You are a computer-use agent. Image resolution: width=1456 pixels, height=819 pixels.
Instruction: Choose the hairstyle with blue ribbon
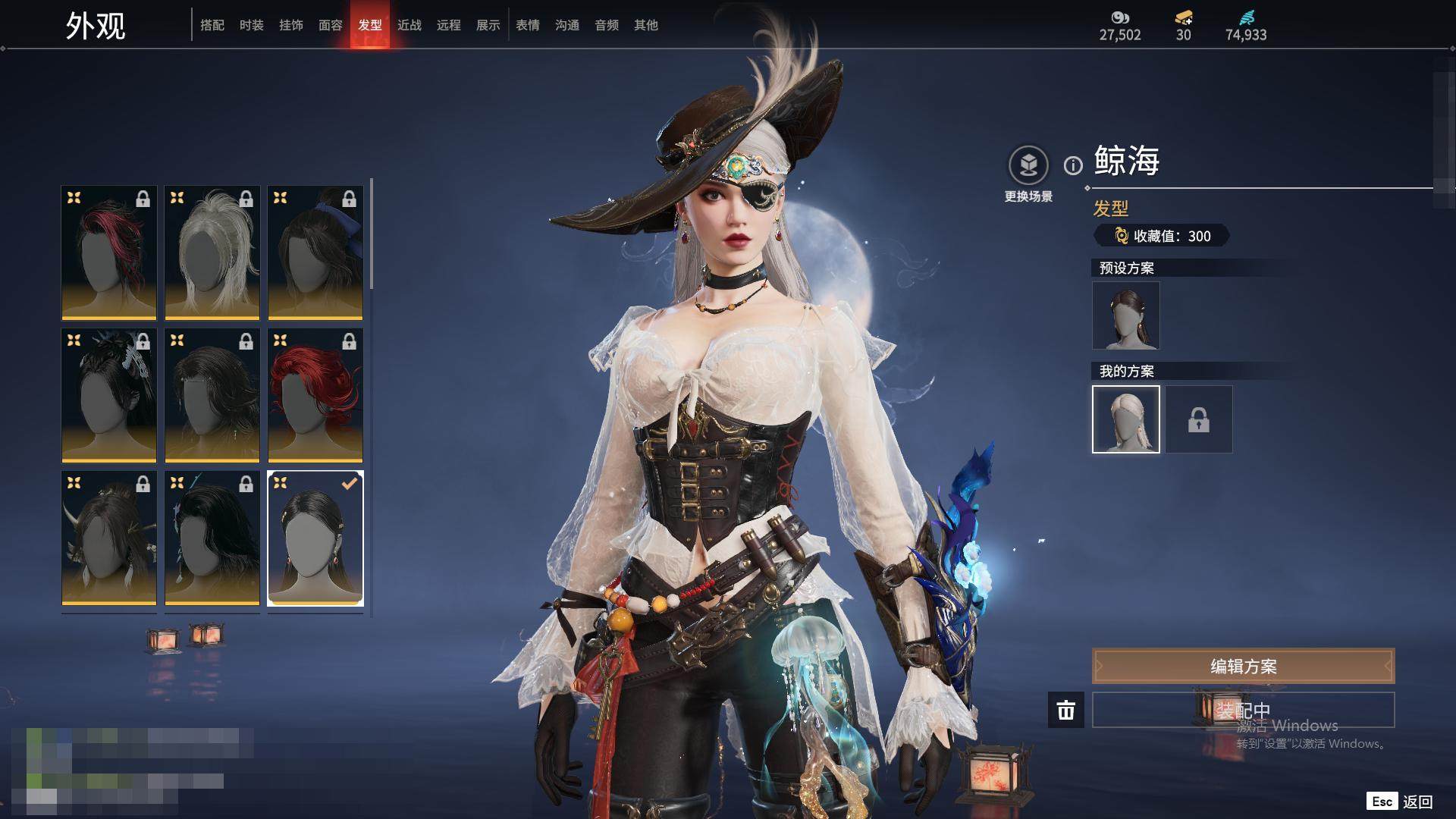pos(315,253)
